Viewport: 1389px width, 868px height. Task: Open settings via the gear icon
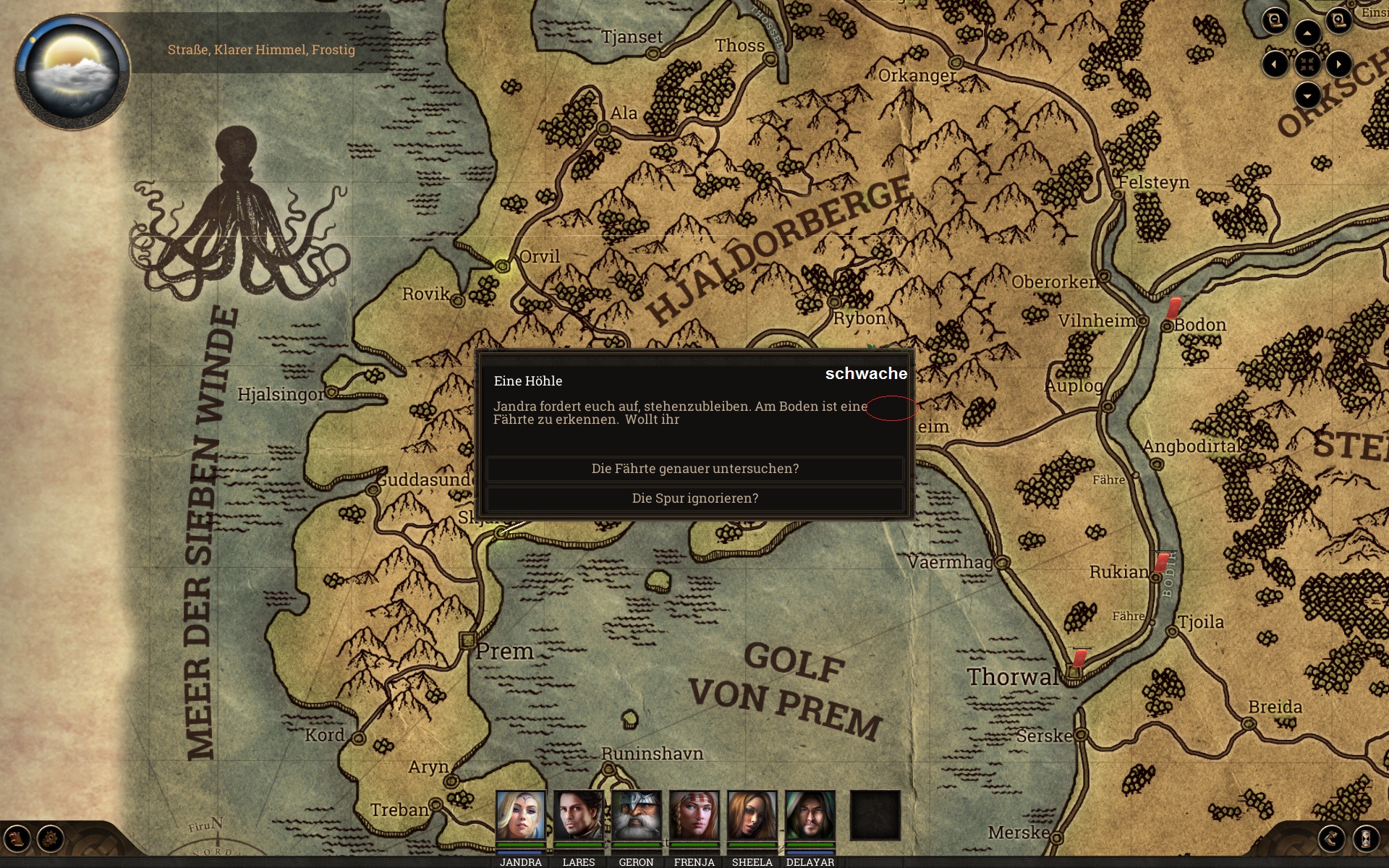(x=51, y=839)
